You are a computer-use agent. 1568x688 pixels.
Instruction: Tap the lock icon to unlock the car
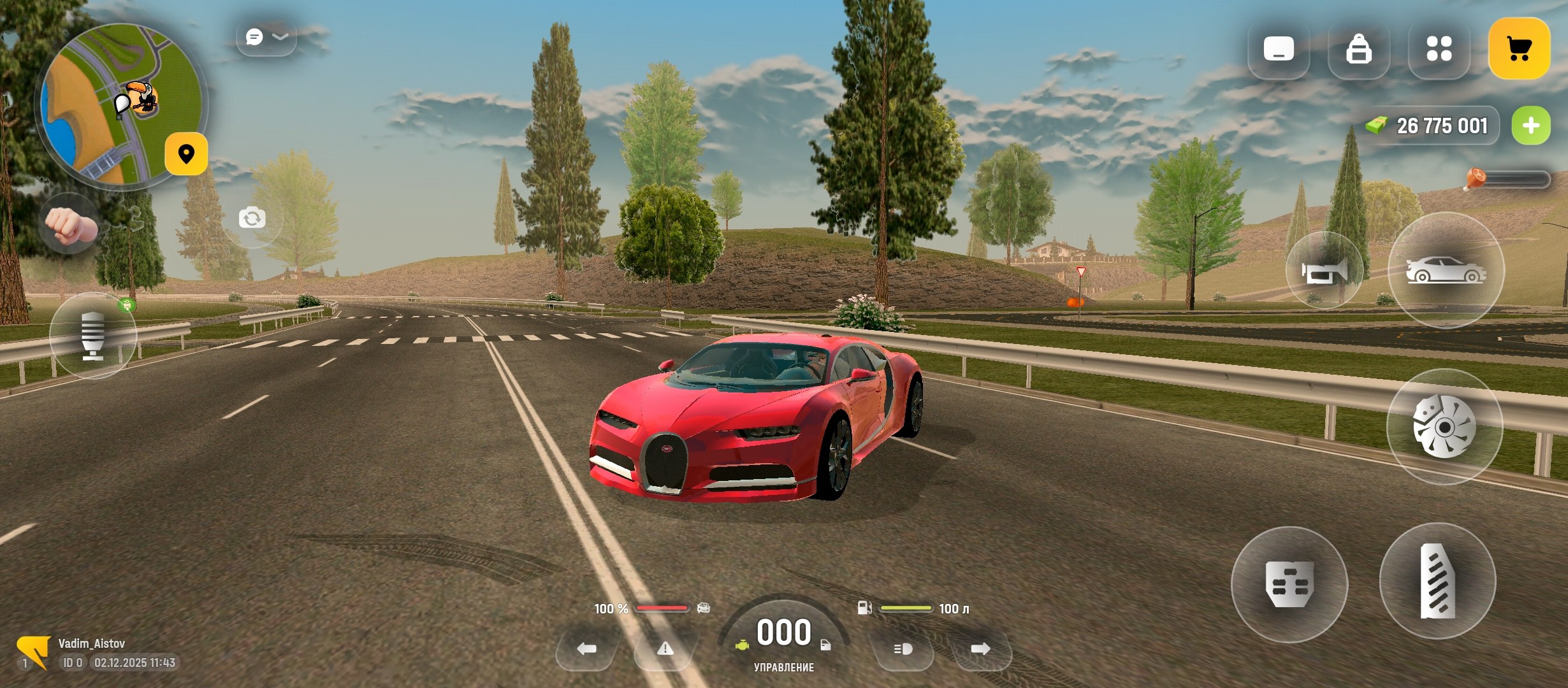click(x=1360, y=51)
